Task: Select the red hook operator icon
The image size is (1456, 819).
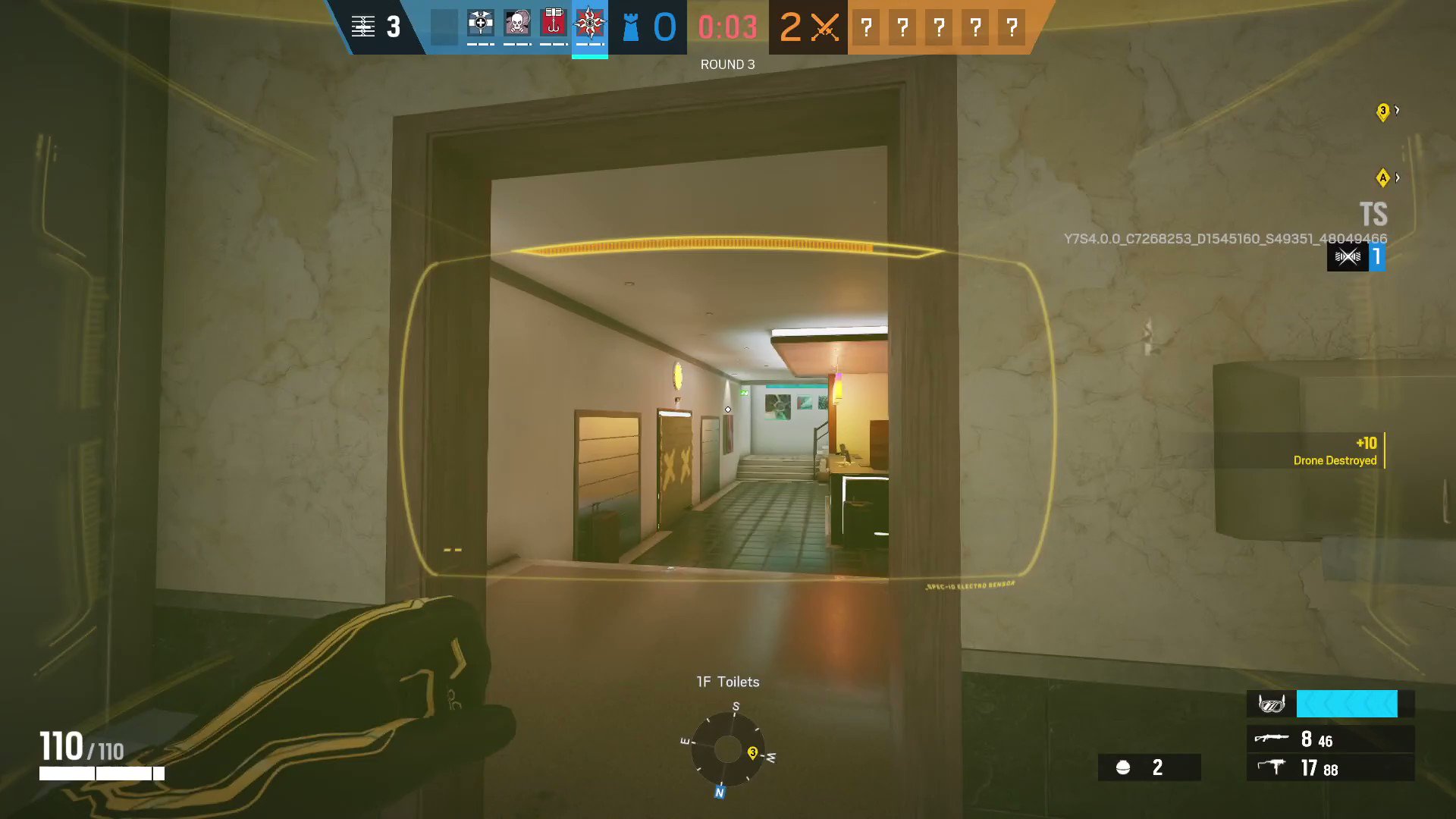Action: tap(553, 25)
